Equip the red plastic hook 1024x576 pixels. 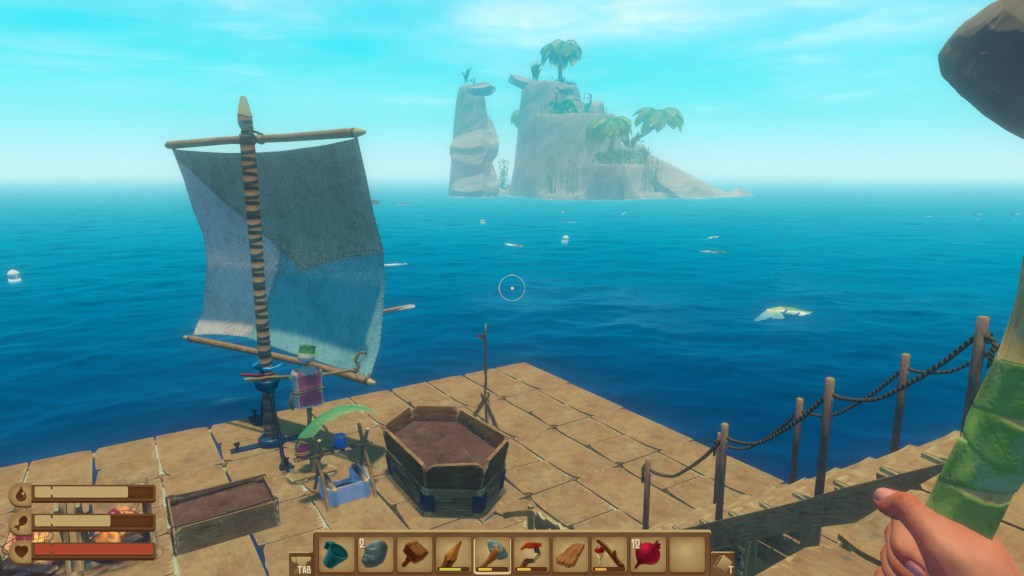(x=531, y=553)
